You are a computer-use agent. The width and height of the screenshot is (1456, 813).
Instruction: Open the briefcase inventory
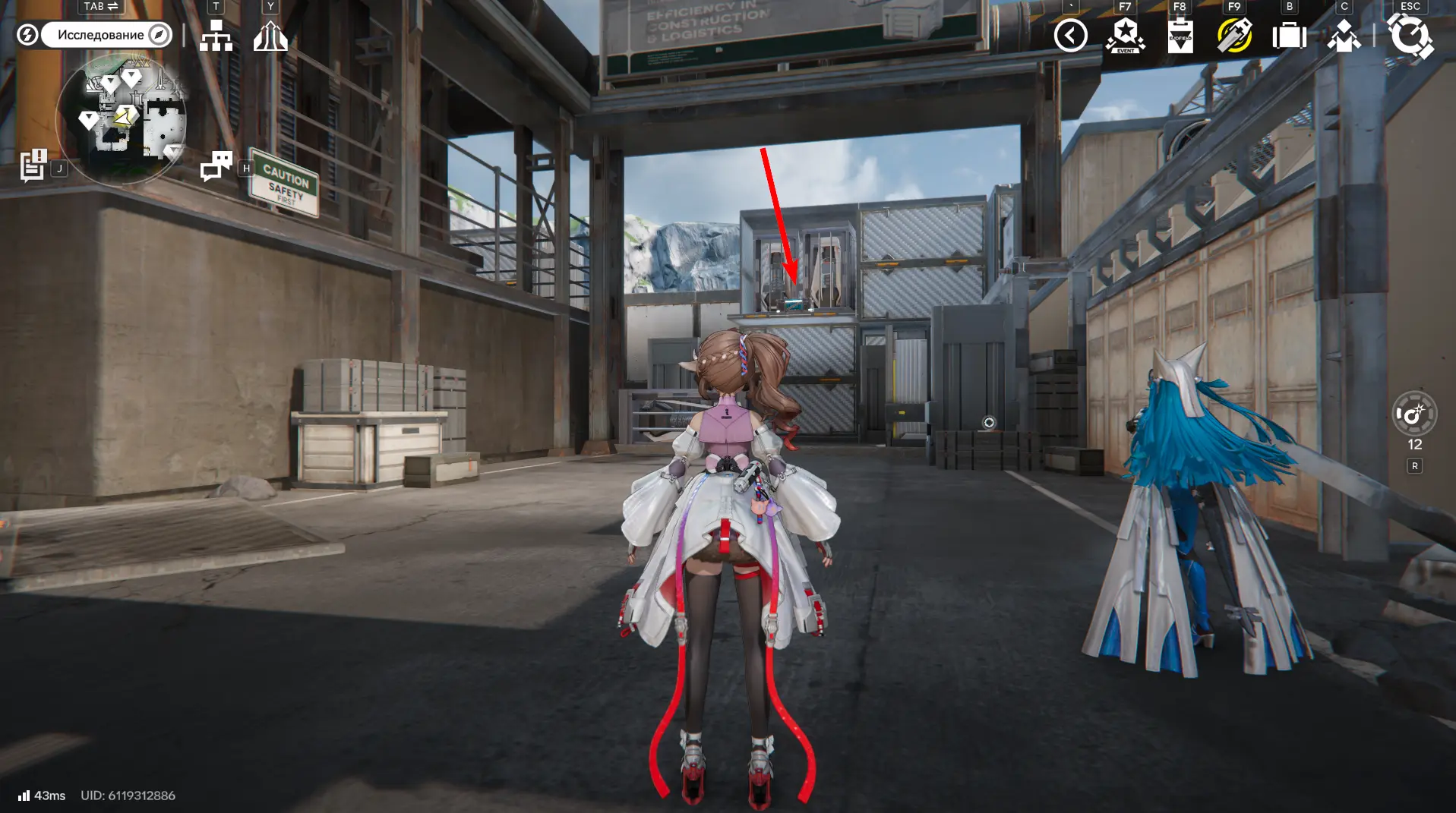pos(1289,35)
